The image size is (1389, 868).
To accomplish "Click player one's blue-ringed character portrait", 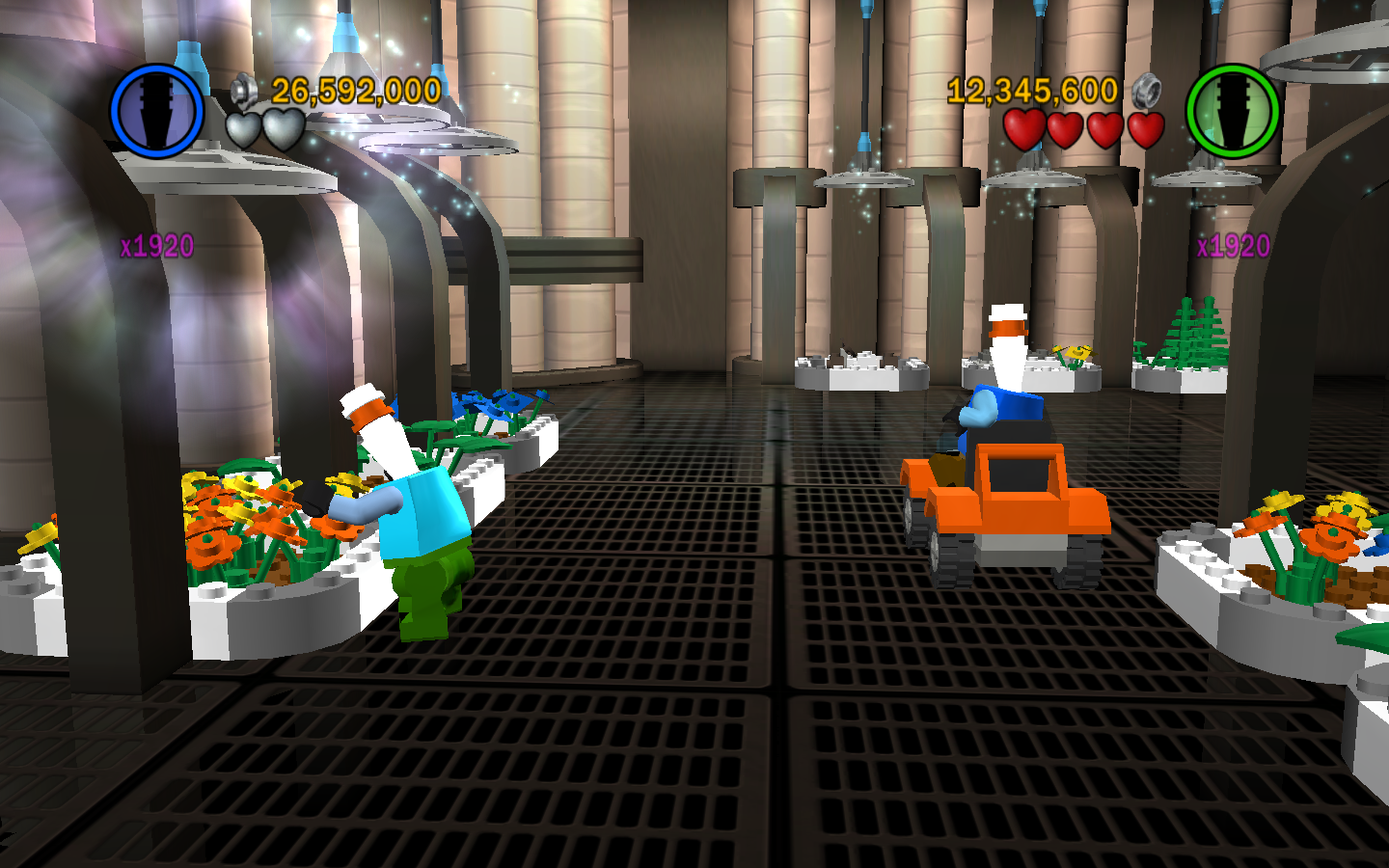I will pyautogui.click(x=157, y=111).
